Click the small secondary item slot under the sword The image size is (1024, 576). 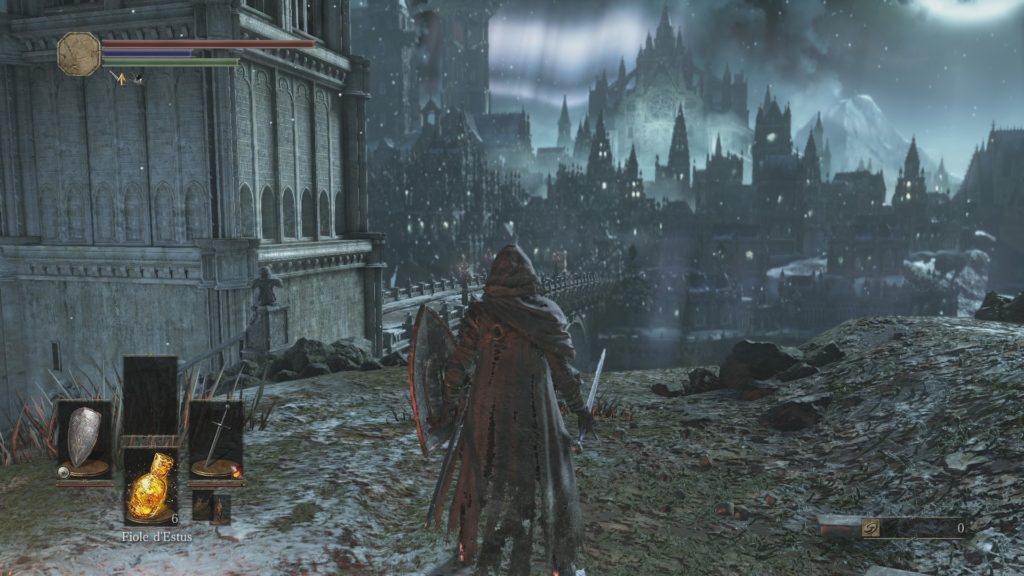pos(211,507)
